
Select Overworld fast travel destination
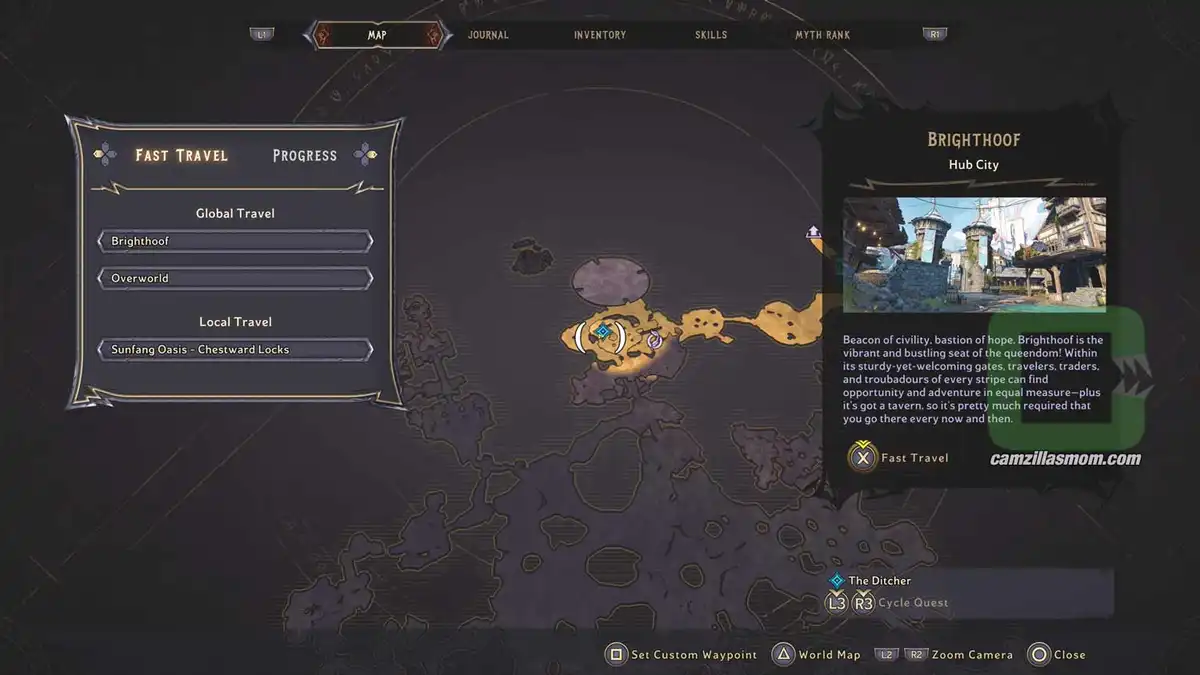(235, 278)
